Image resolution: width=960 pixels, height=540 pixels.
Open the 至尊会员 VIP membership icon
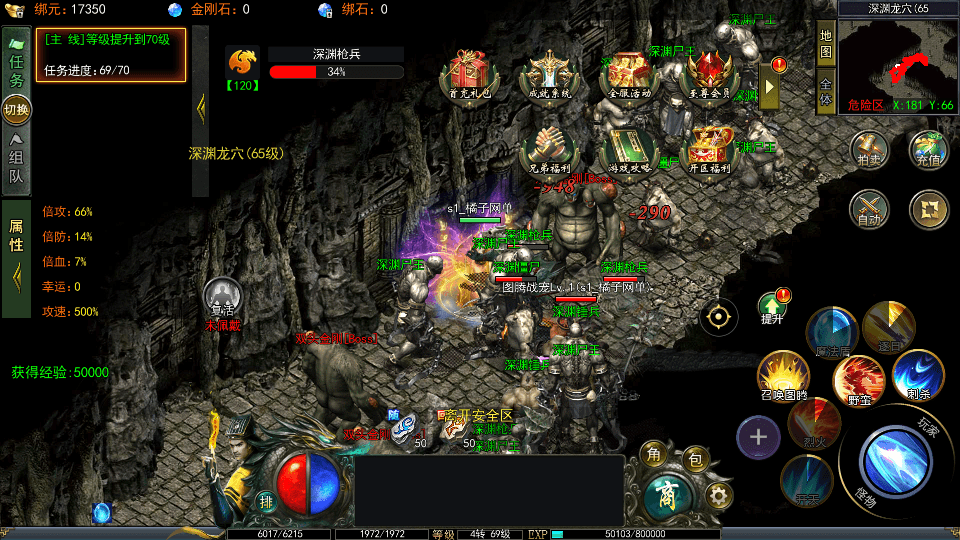point(711,73)
